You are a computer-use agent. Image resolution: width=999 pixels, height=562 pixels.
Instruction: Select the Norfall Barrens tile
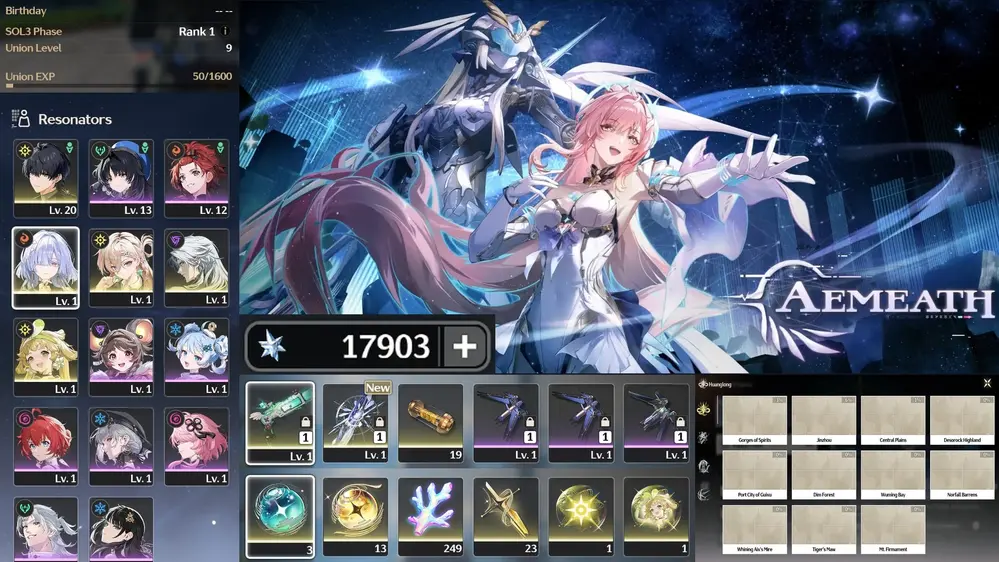click(x=962, y=474)
